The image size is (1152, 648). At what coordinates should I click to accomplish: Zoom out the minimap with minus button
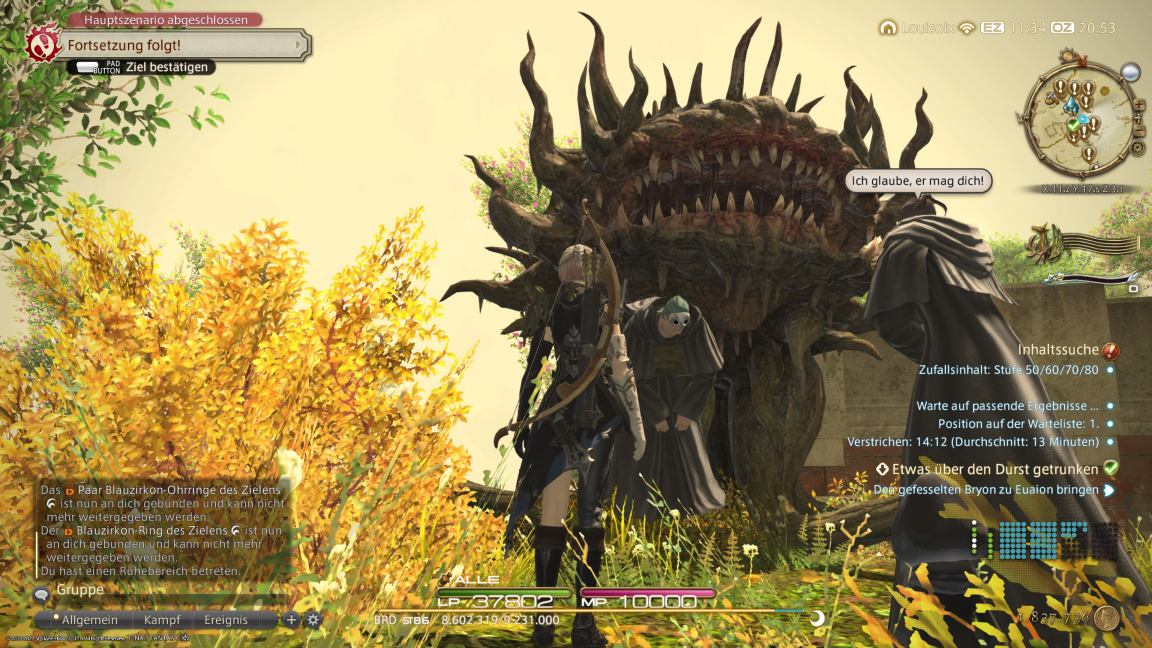[1139, 130]
